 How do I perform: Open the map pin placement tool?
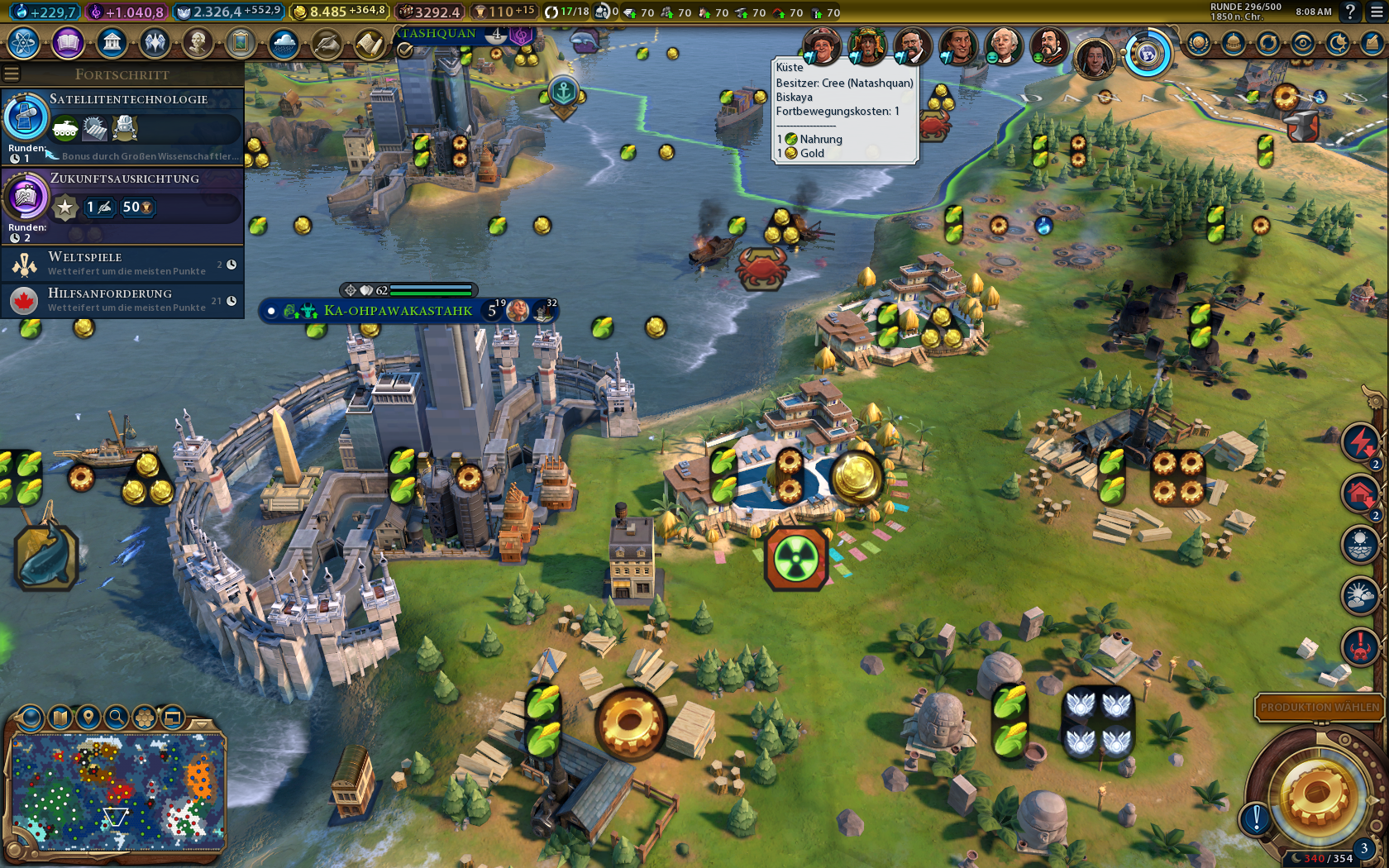coord(88,717)
